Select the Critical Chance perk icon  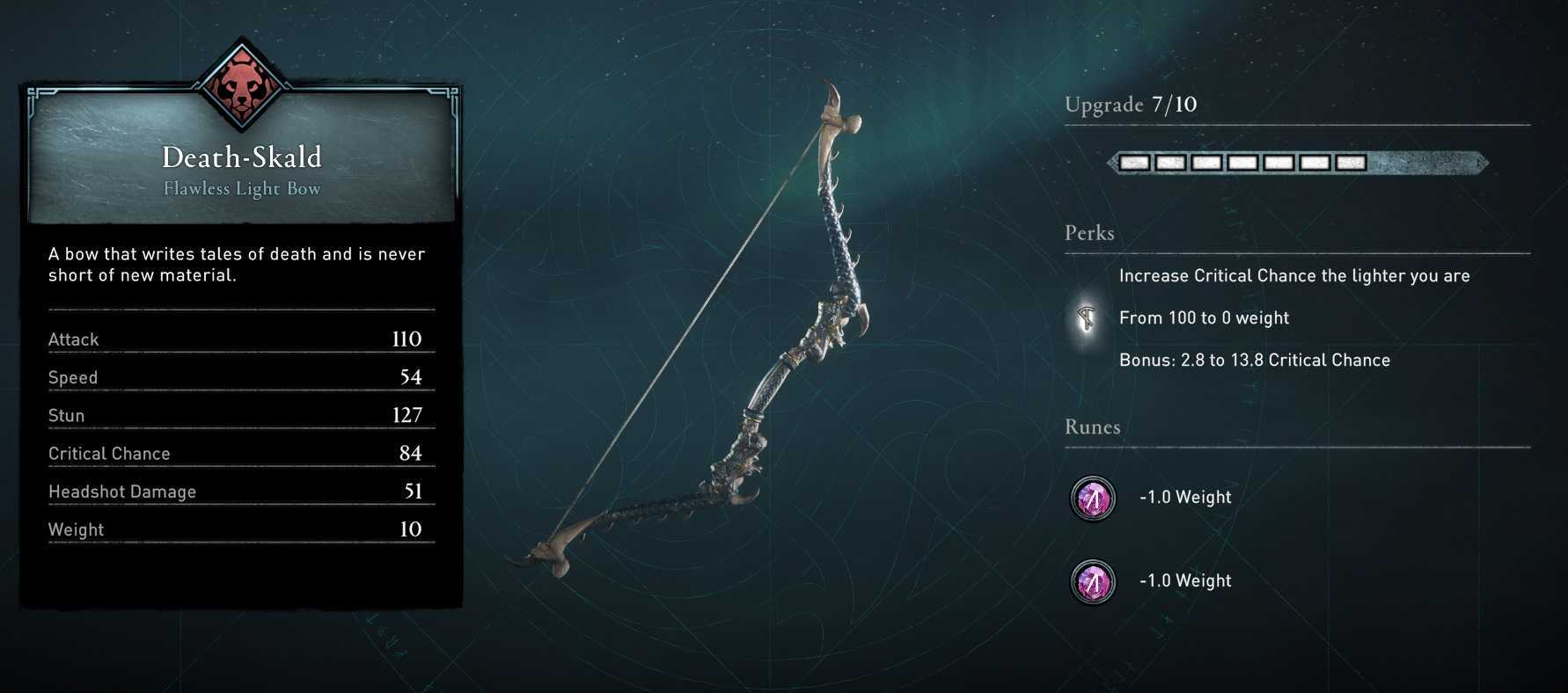(1088, 318)
